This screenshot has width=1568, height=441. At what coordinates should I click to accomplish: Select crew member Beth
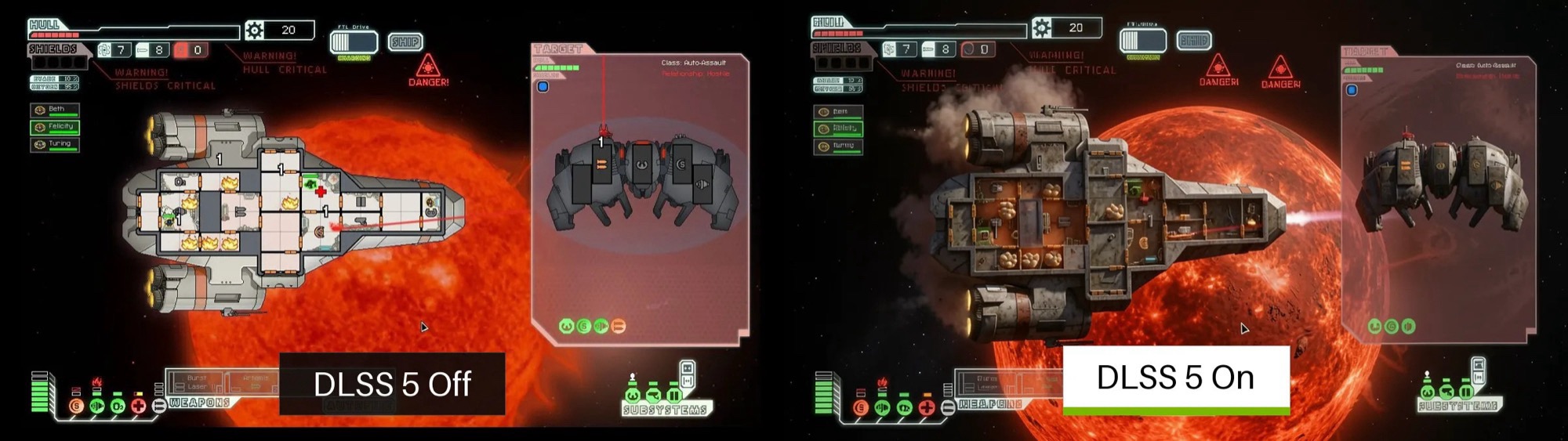coord(55,110)
